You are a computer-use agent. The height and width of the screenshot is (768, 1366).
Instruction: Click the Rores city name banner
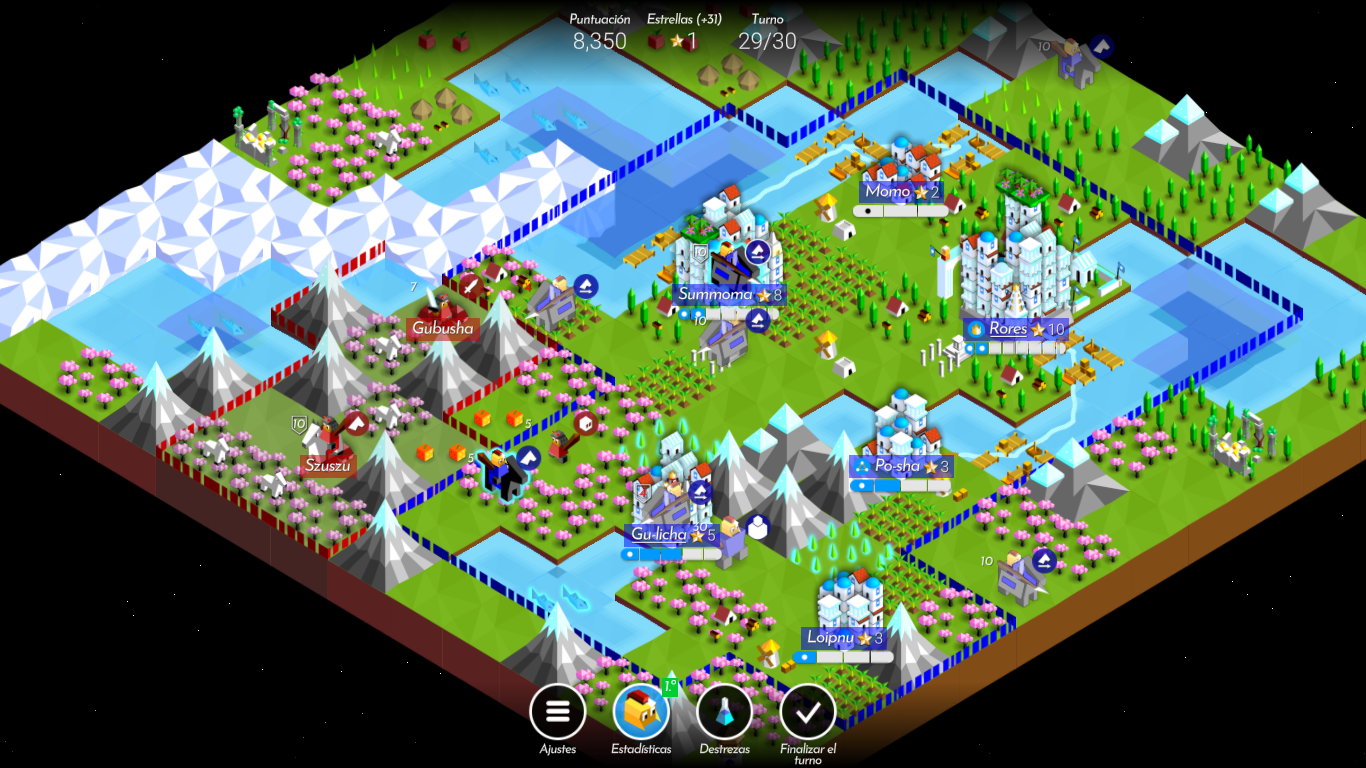1010,328
